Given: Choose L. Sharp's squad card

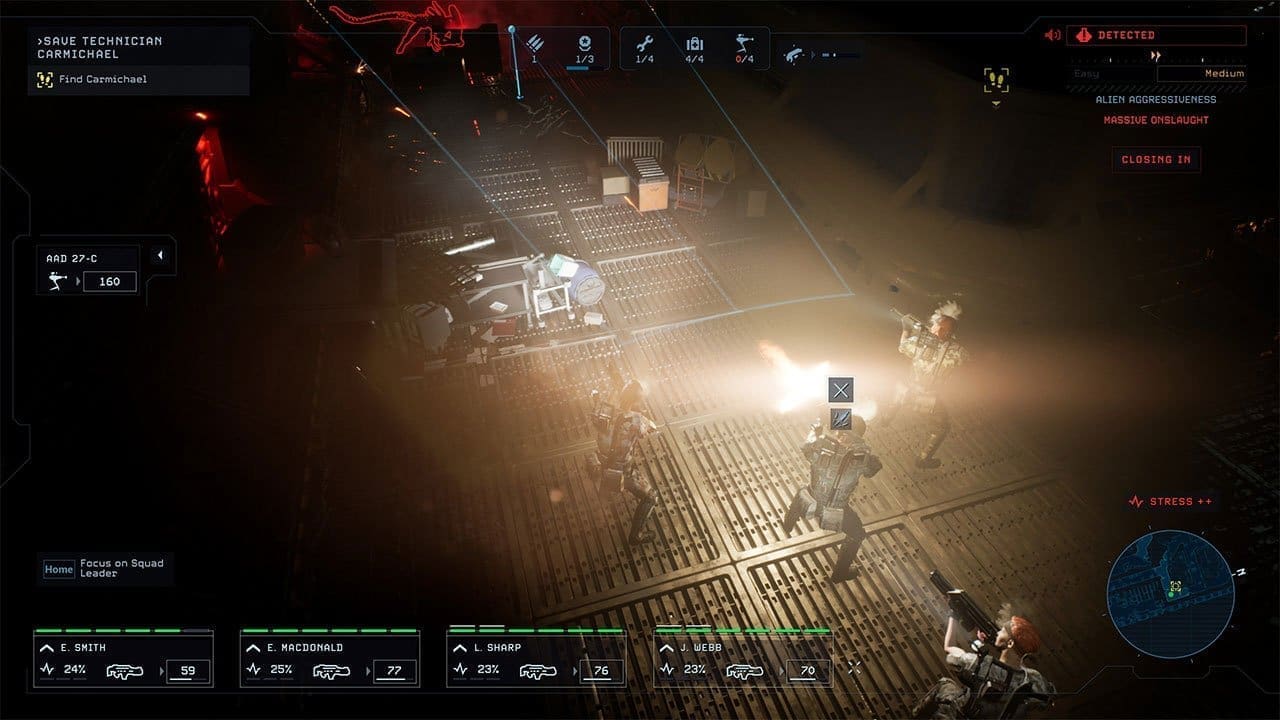Looking at the screenshot, I should [x=536, y=660].
